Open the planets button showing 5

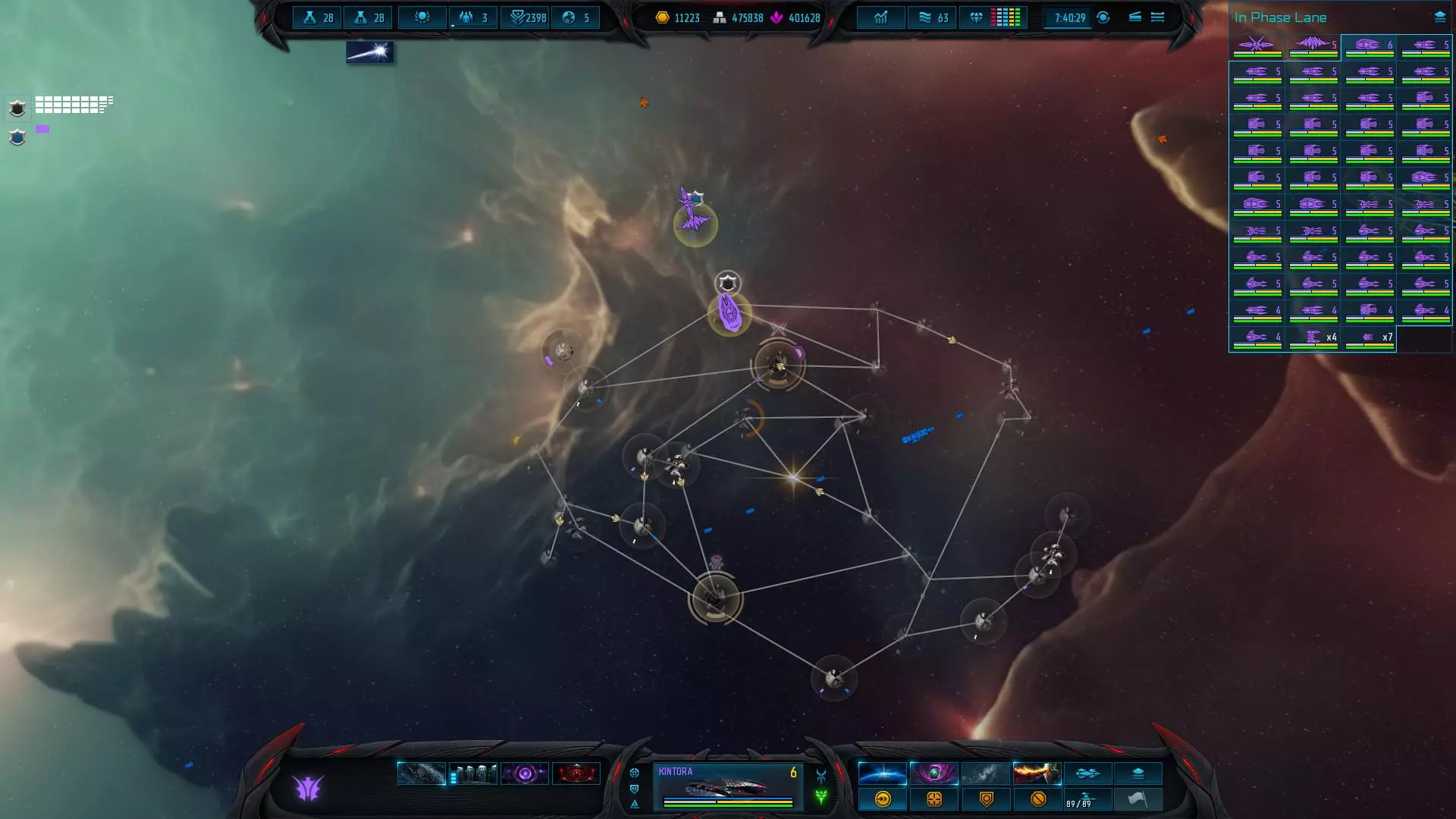576,17
